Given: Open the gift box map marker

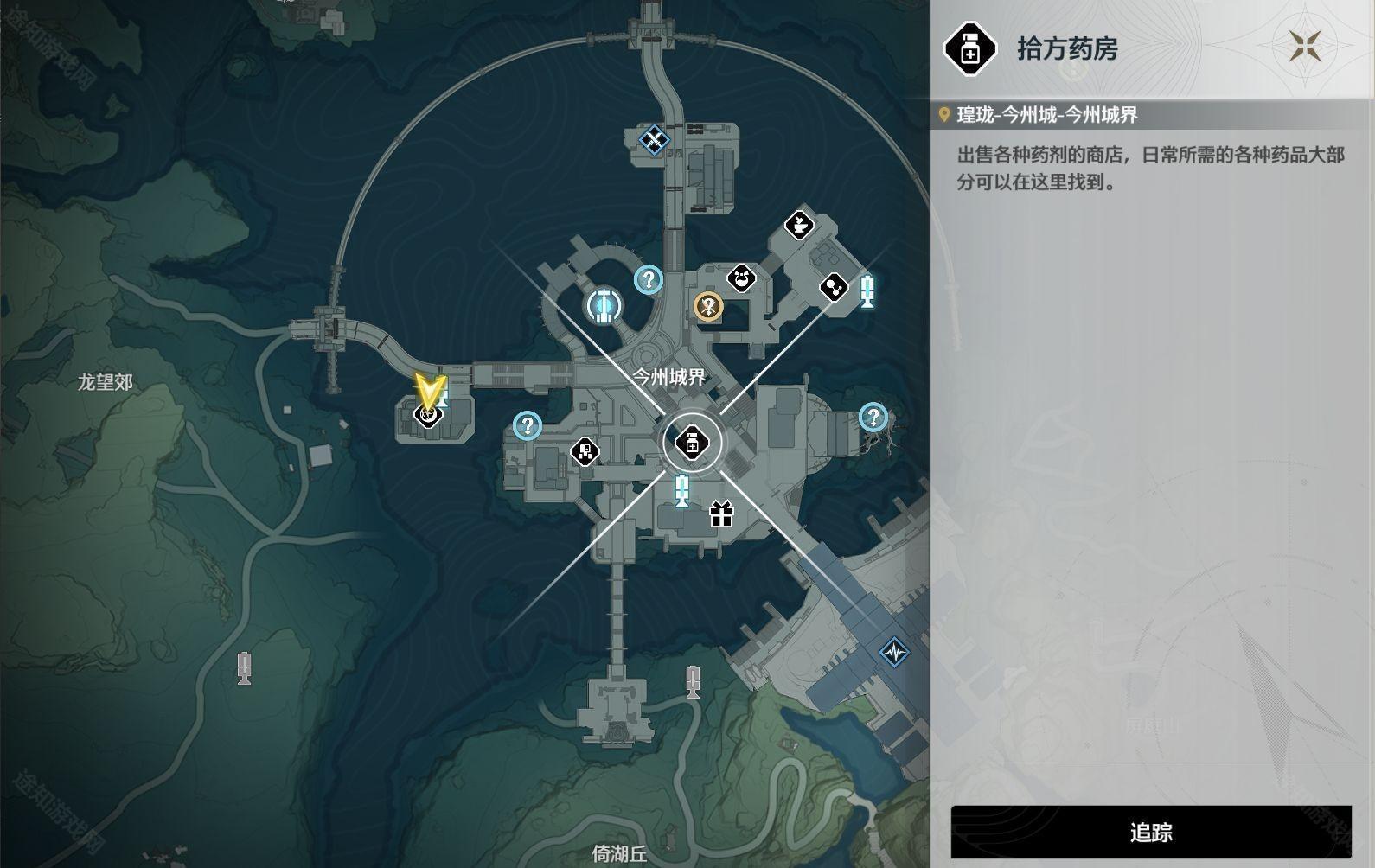Looking at the screenshot, I should [721, 514].
